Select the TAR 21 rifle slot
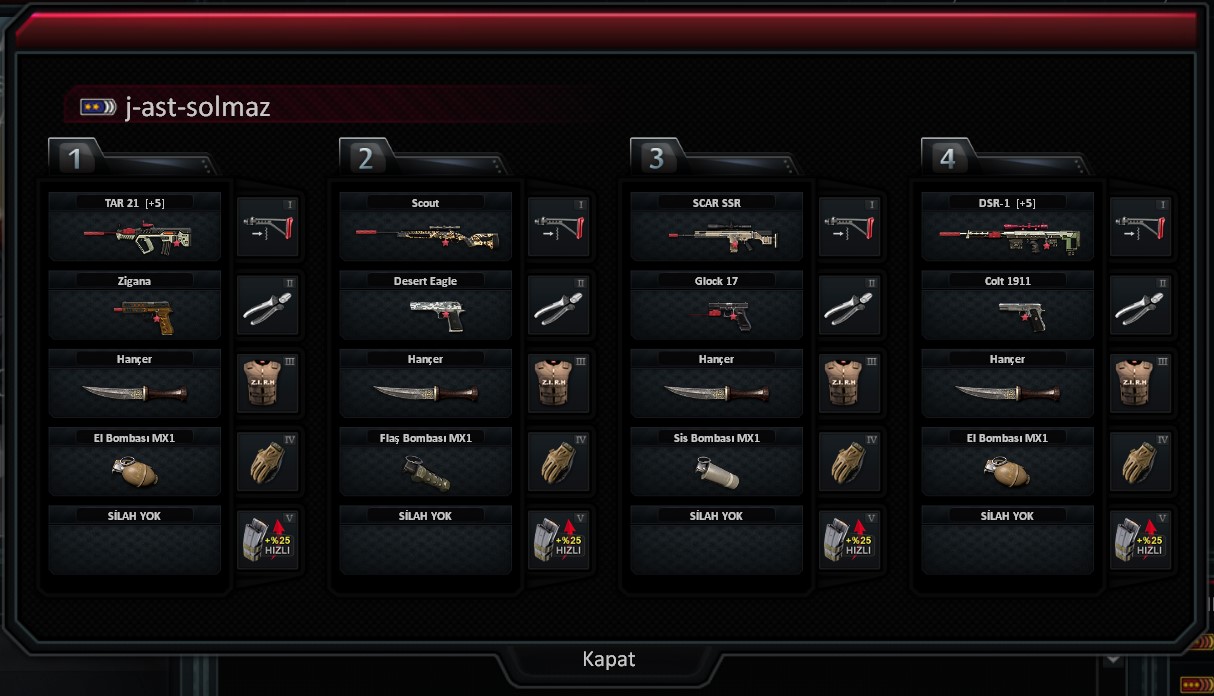Image resolution: width=1214 pixels, height=696 pixels. (x=135, y=227)
